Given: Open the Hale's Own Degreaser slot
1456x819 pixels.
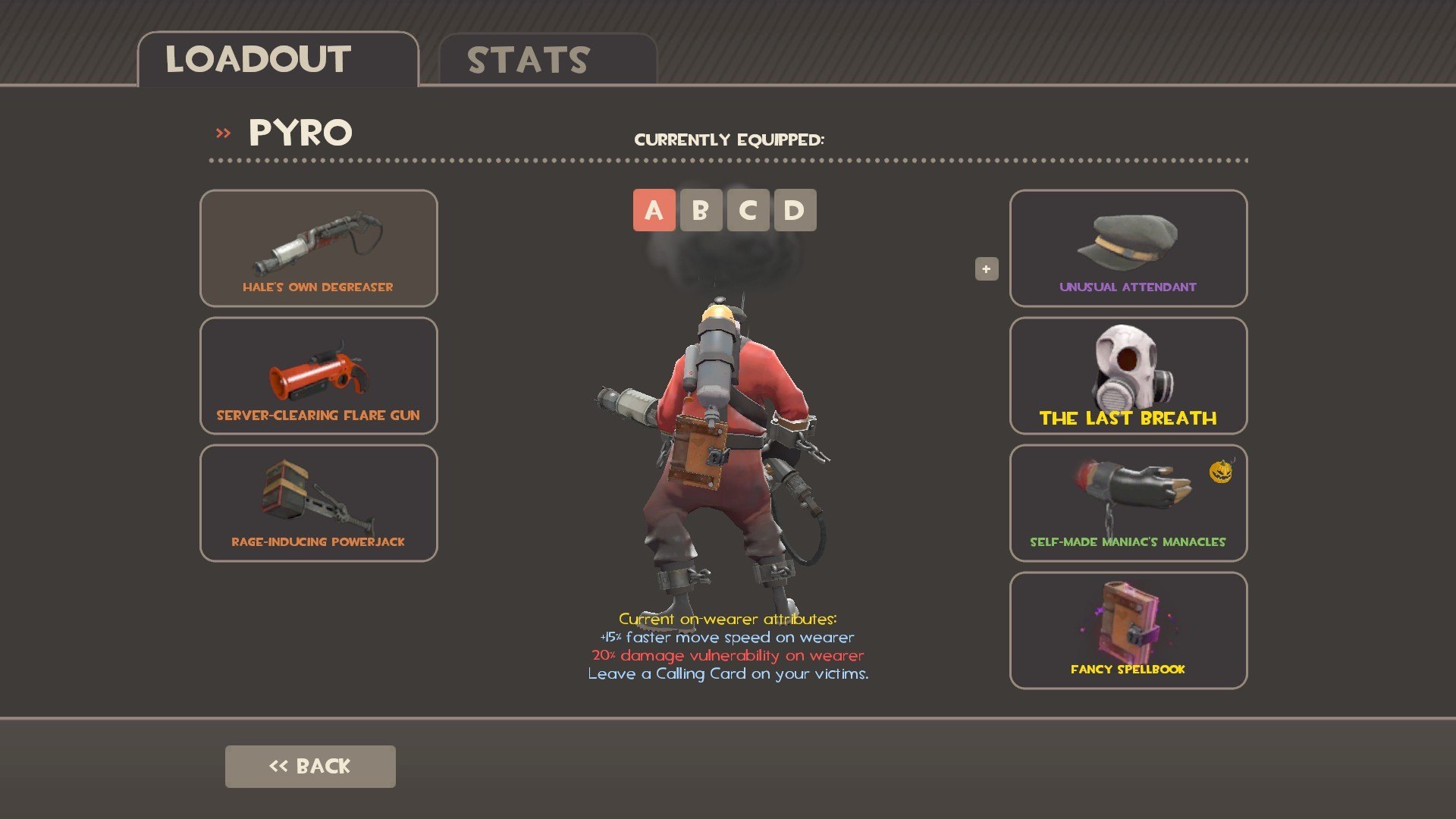Looking at the screenshot, I should pyautogui.click(x=318, y=248).
